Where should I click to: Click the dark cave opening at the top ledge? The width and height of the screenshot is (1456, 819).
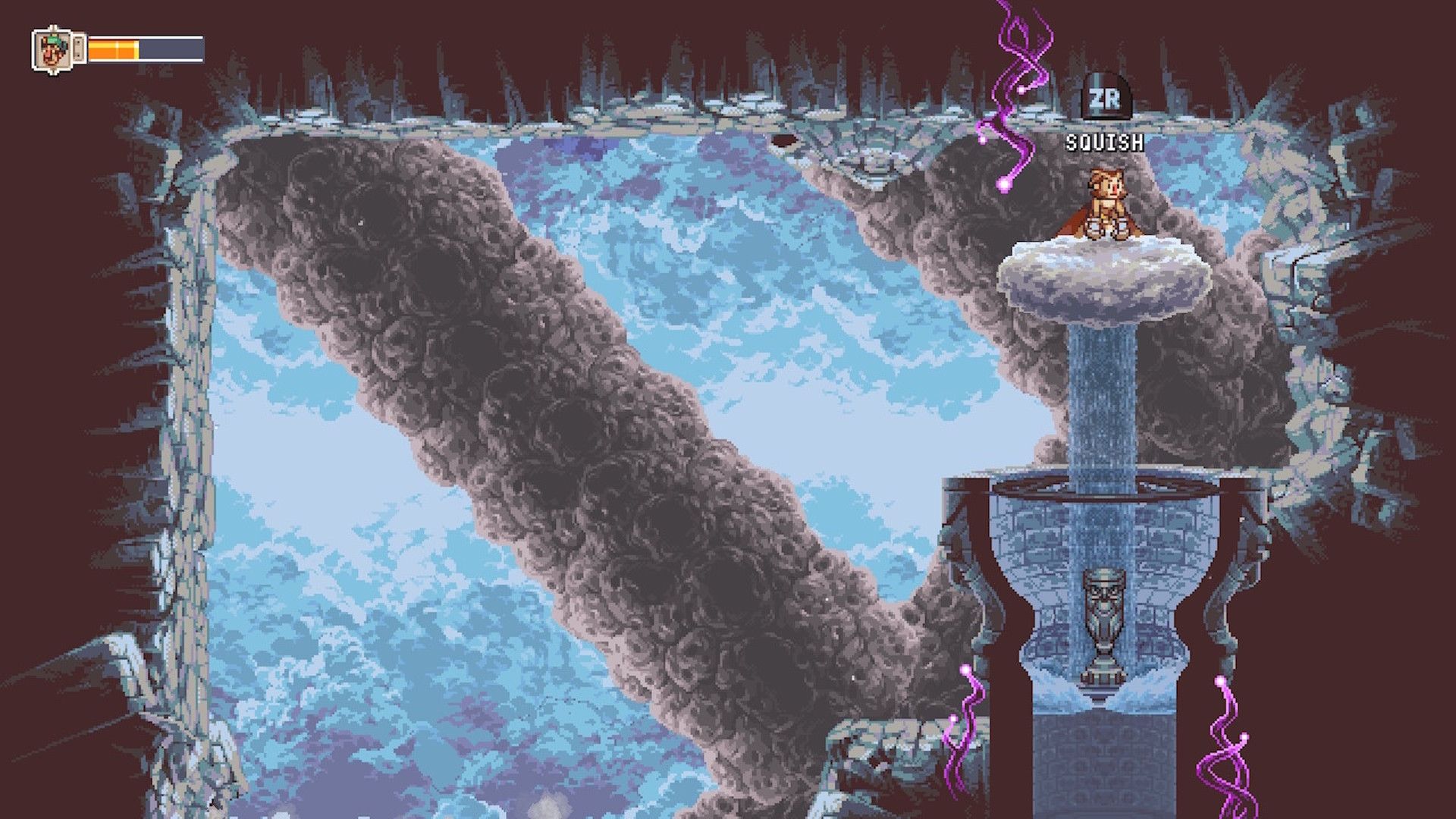pos(783,140)
